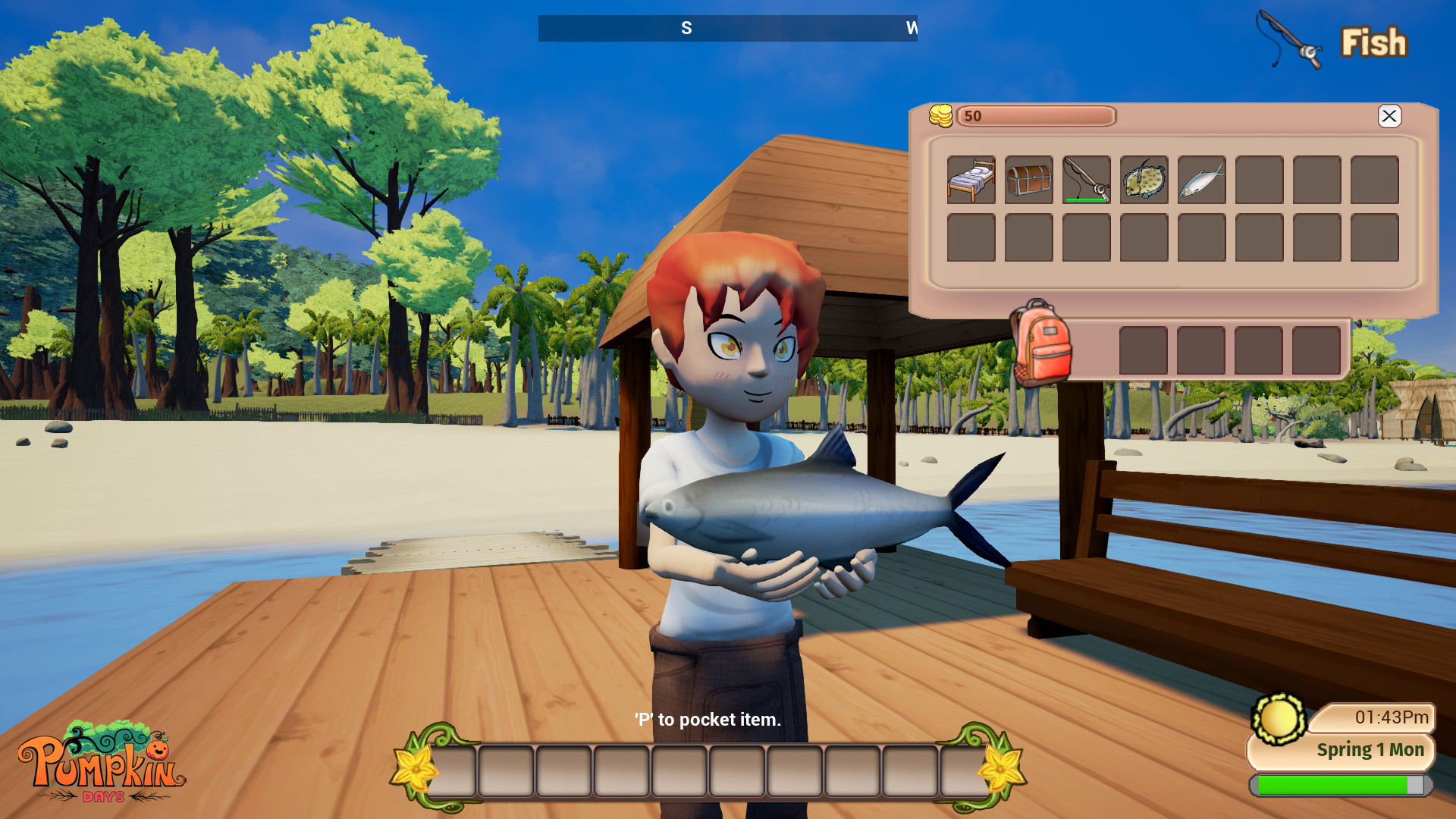Click the gold coins icon
Viewport: 1456px width, 819px height.
click(942, 115)
